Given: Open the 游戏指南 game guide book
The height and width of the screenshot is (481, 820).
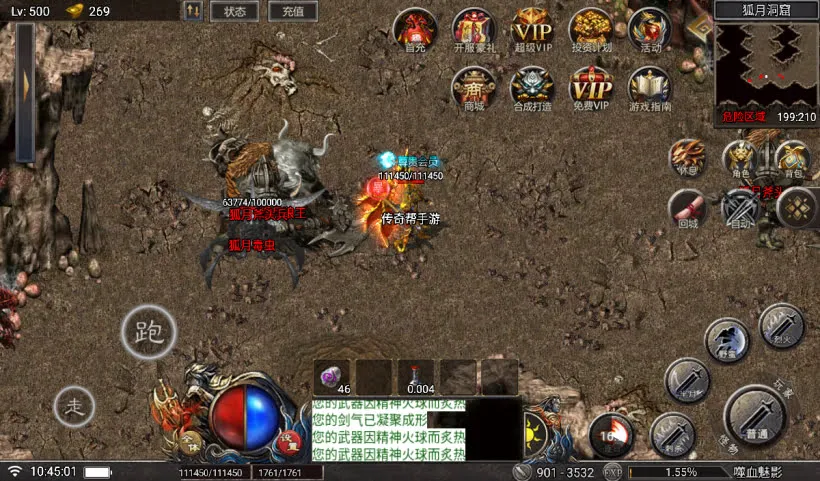Looking at the screenshot, I should (x=650, y=88).
